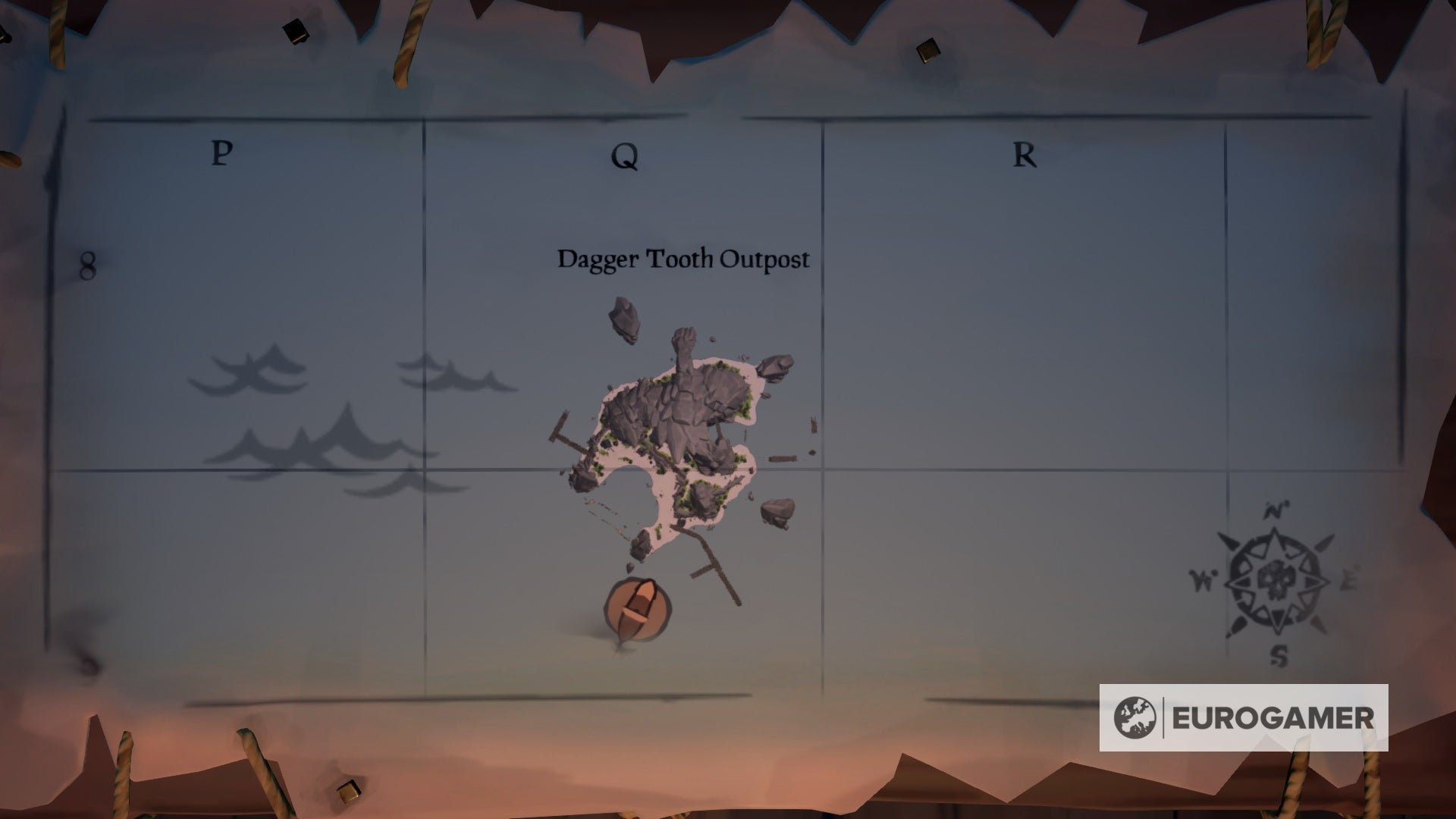Click the tall rock spire on the island

click(x=682, y=349)
